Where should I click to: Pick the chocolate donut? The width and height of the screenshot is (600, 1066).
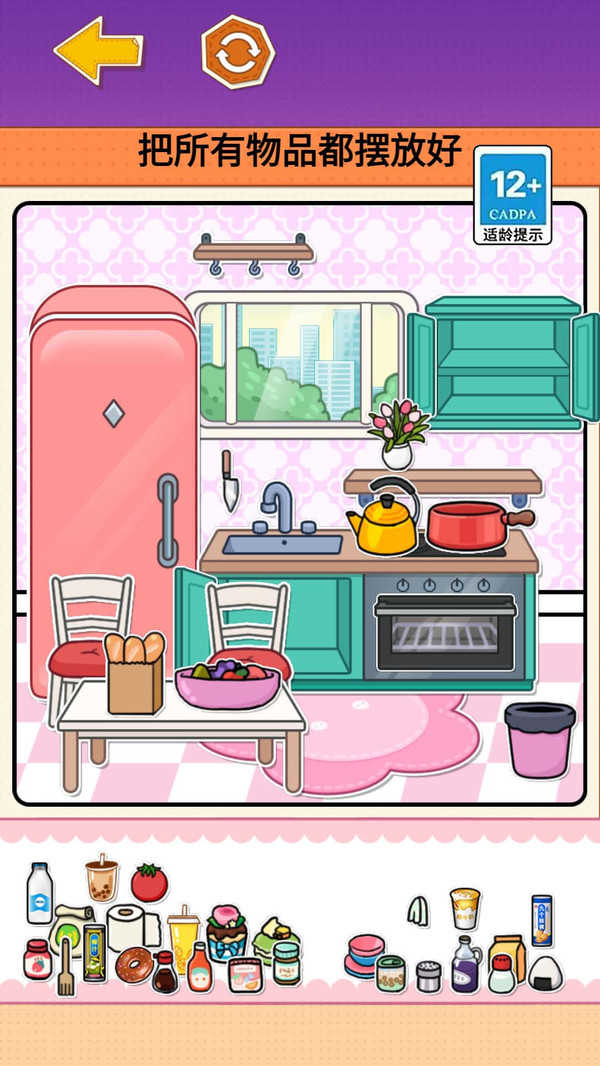pos(133,965)
